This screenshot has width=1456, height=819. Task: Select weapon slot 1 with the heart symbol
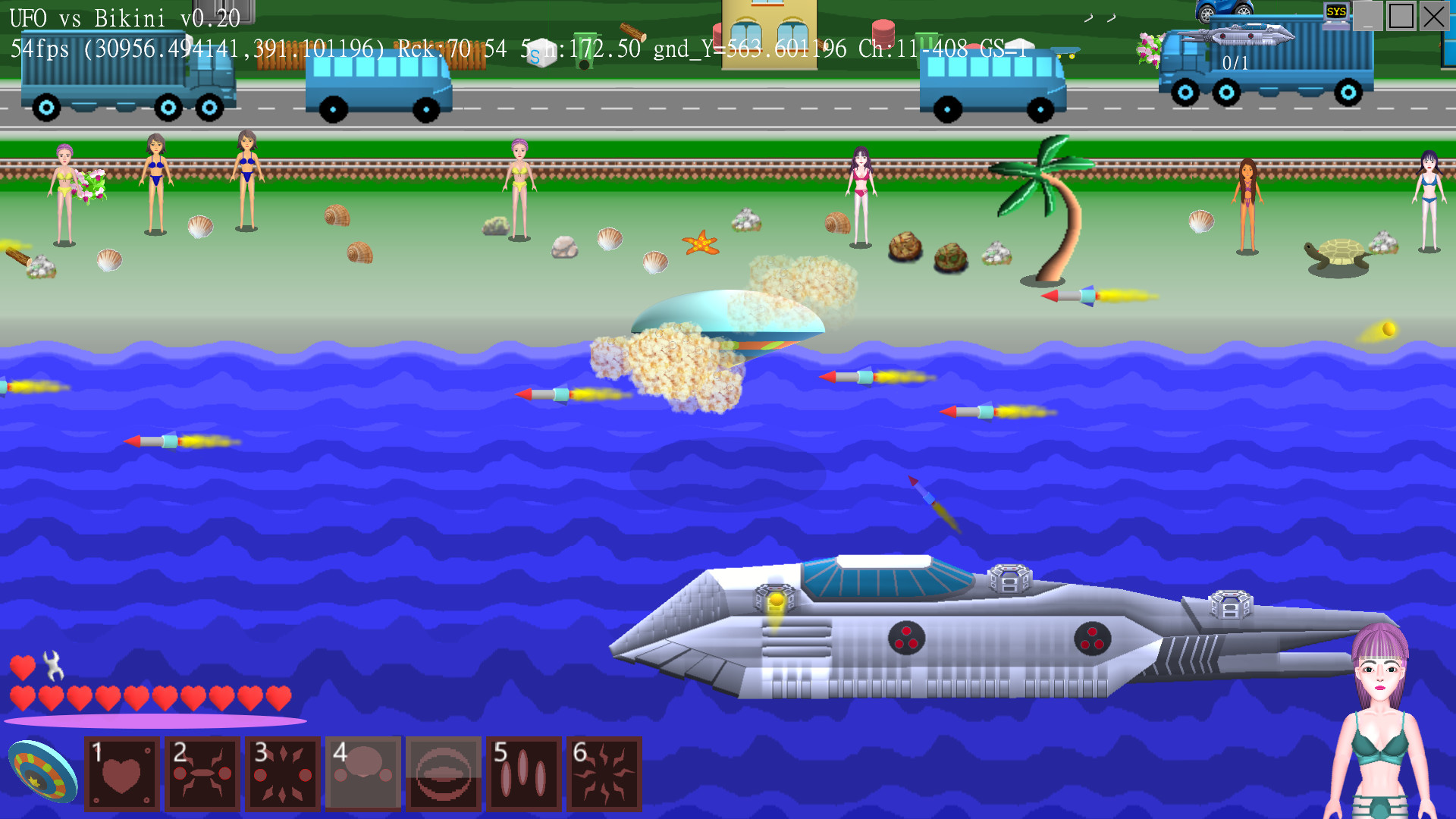(x=123, y=773)
